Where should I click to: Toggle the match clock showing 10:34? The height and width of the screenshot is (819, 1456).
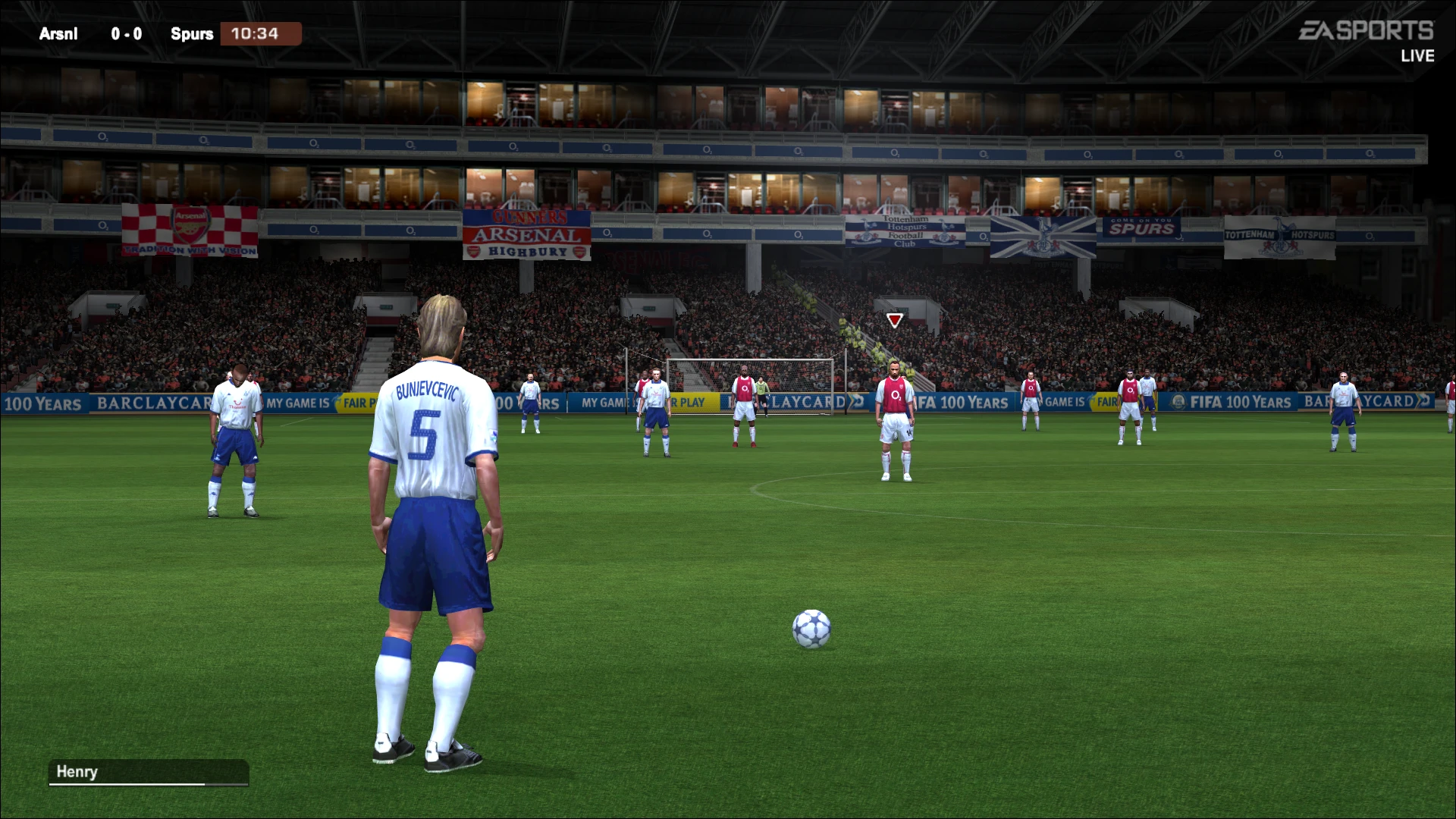261,33
